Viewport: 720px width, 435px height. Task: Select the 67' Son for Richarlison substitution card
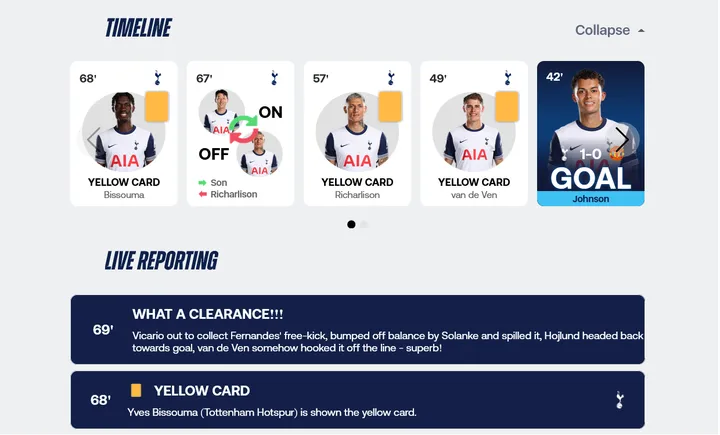(240, 134)
